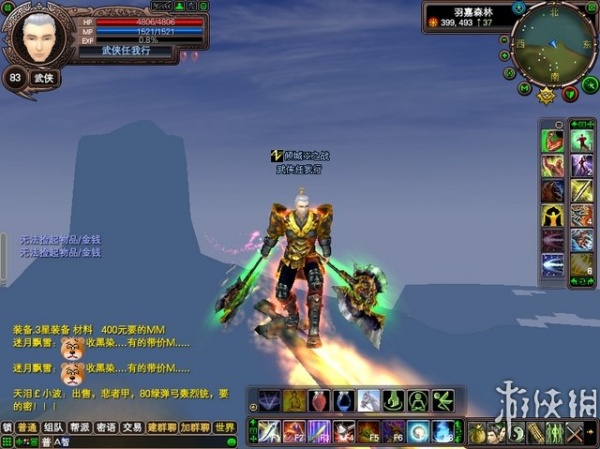
Task: Open the world map with the M button
Action: 525,88
